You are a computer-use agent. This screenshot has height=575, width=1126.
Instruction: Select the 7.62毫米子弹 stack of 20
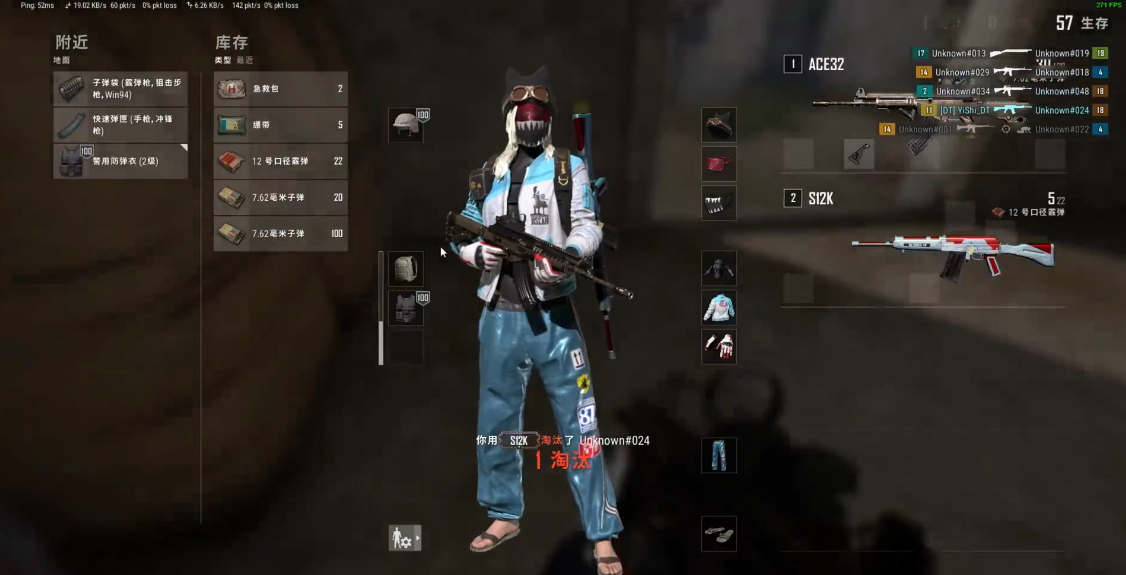point(281,197)
